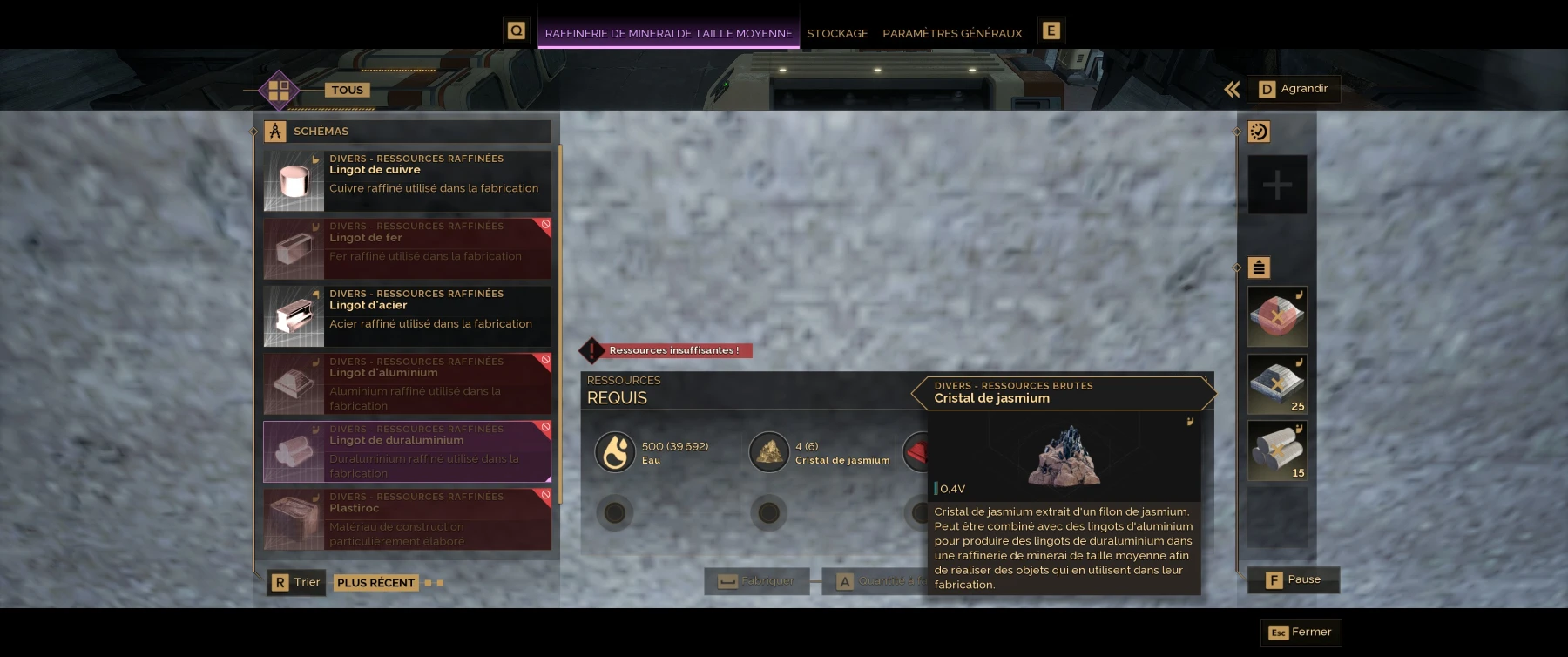Choose the Lingot de cuivre schematic

pyautogui.click(x=408, y=181)
